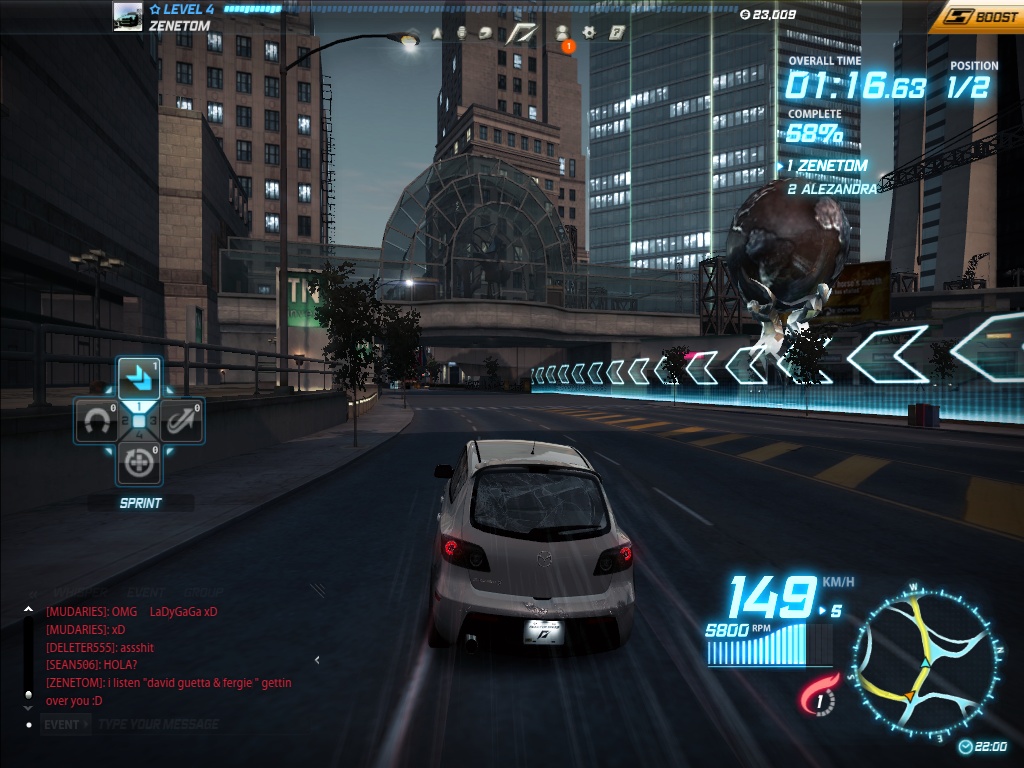Viewport: 1024px width, 768px height.
Task: Activate the magnet powerup slot
Action: [95, 422]
